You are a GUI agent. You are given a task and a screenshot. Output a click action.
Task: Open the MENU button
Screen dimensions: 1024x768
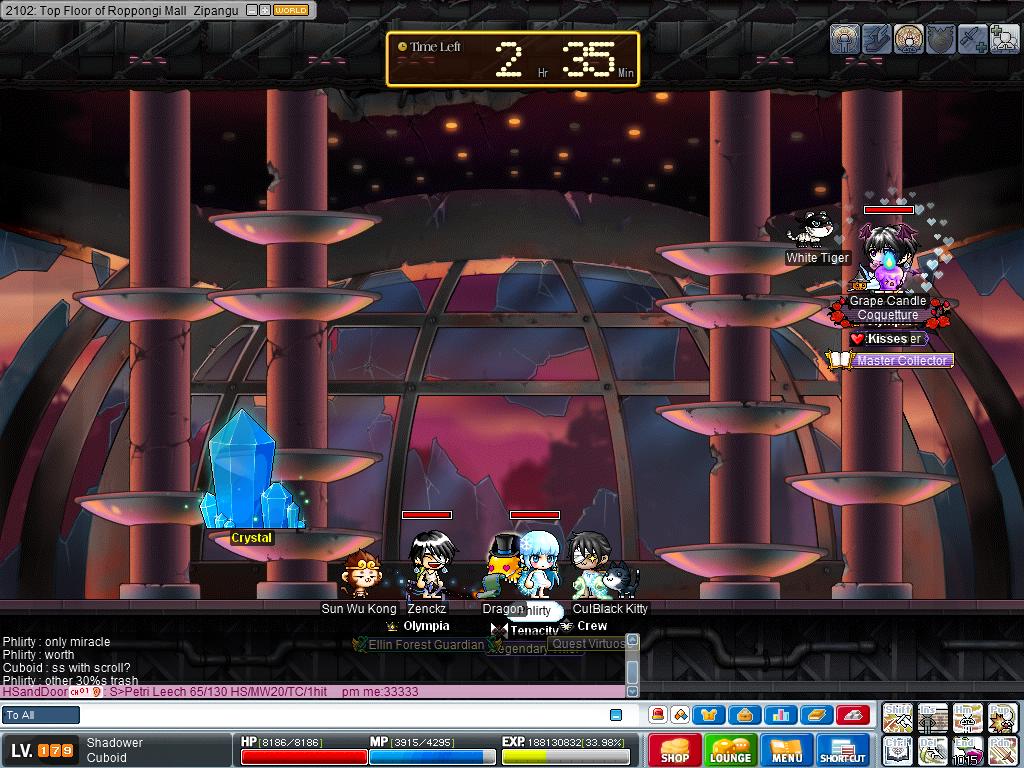(x=786, y=750)
